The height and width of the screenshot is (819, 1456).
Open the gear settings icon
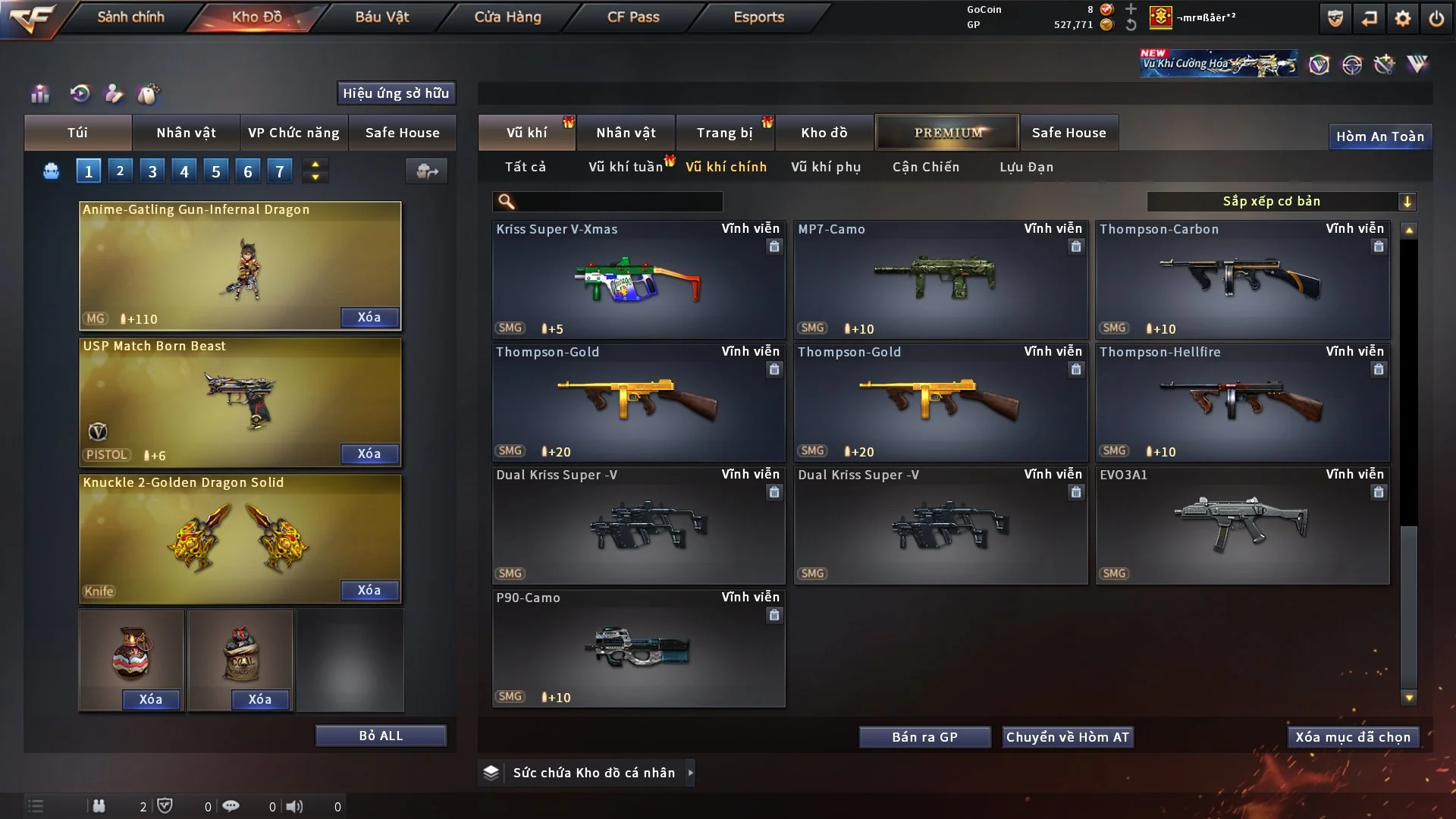pyautogui.click(x=1403, y=18)
